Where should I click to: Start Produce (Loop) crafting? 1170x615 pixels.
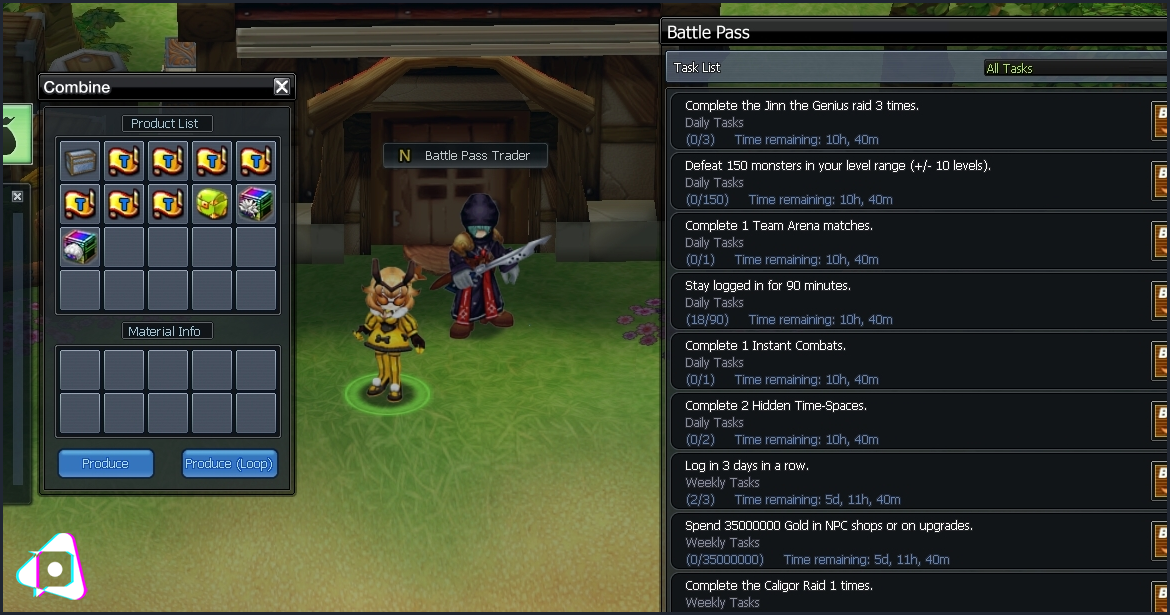pos(229,464)
